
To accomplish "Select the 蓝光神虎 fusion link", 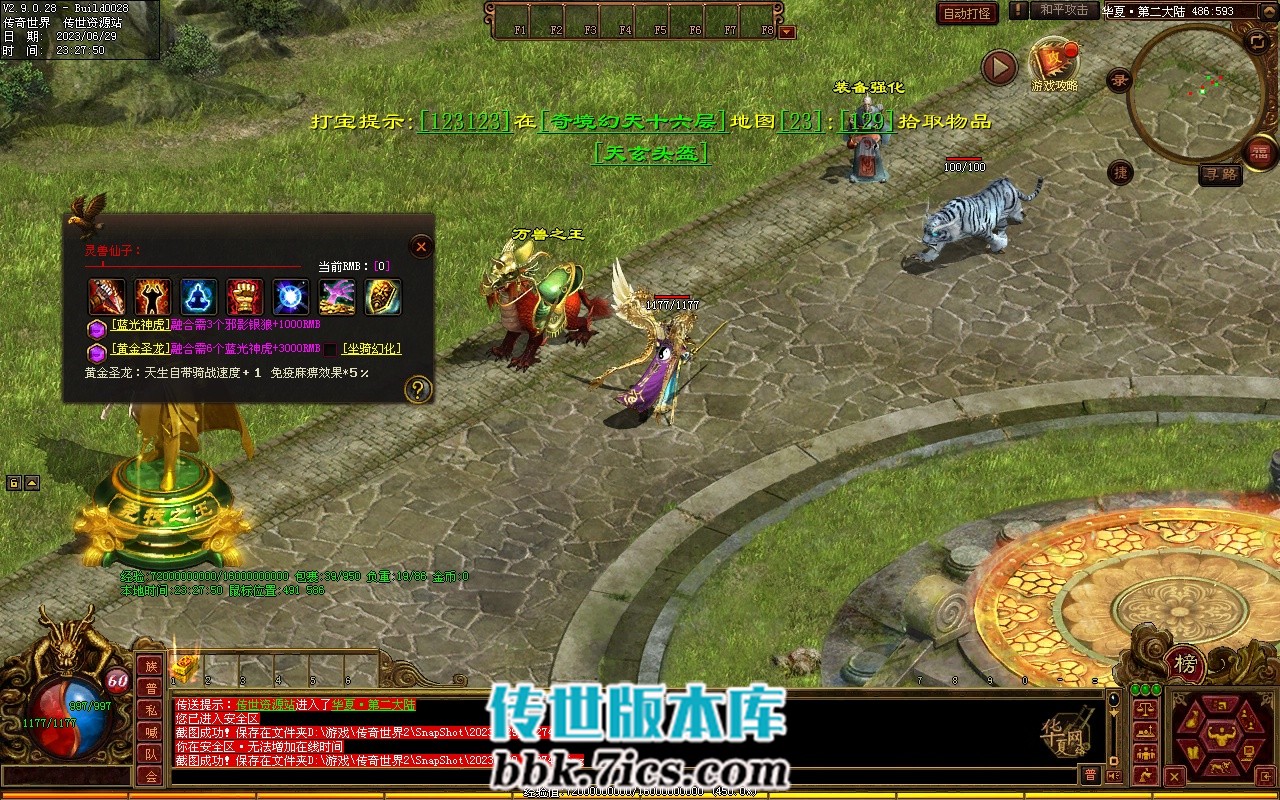I will pos(139,325).
